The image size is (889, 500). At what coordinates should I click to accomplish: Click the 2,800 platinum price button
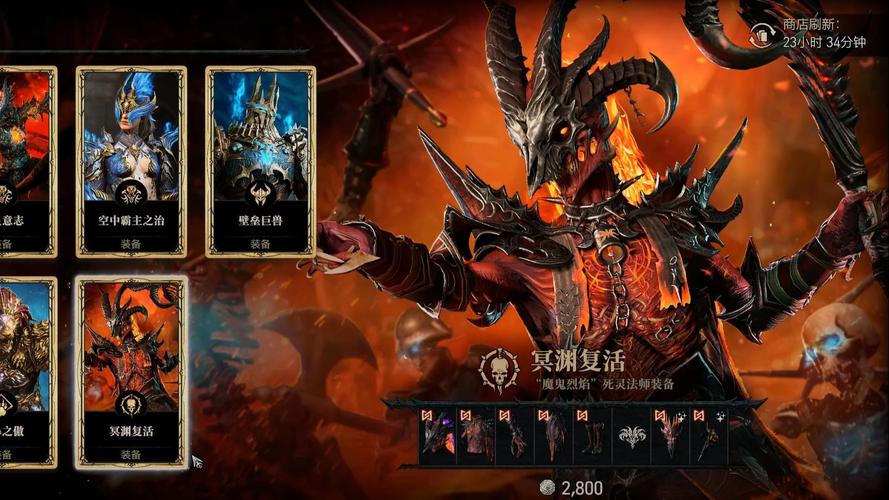[571, 488]
